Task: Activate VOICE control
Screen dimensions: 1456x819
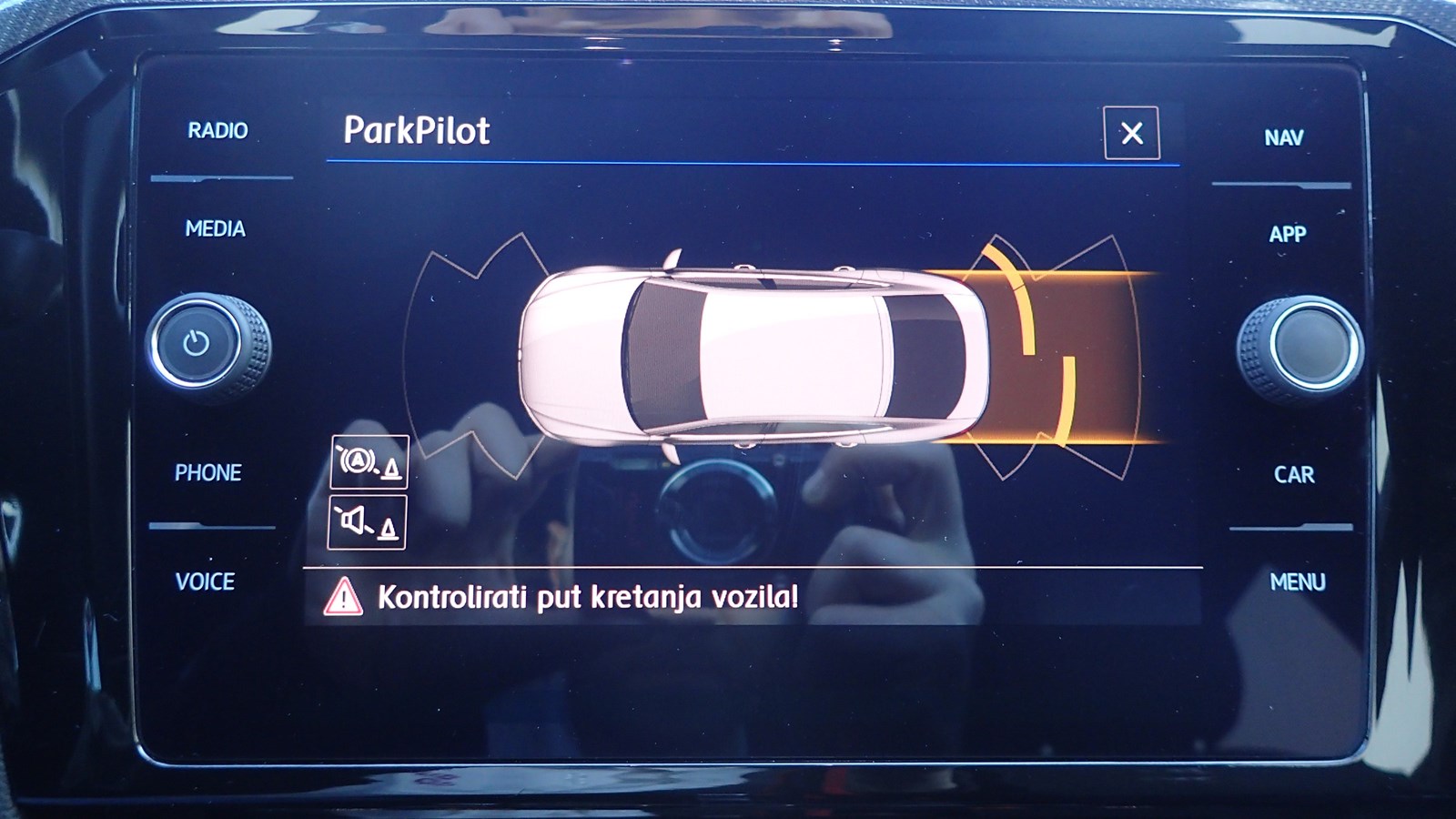Action: [x=206, y=581]
